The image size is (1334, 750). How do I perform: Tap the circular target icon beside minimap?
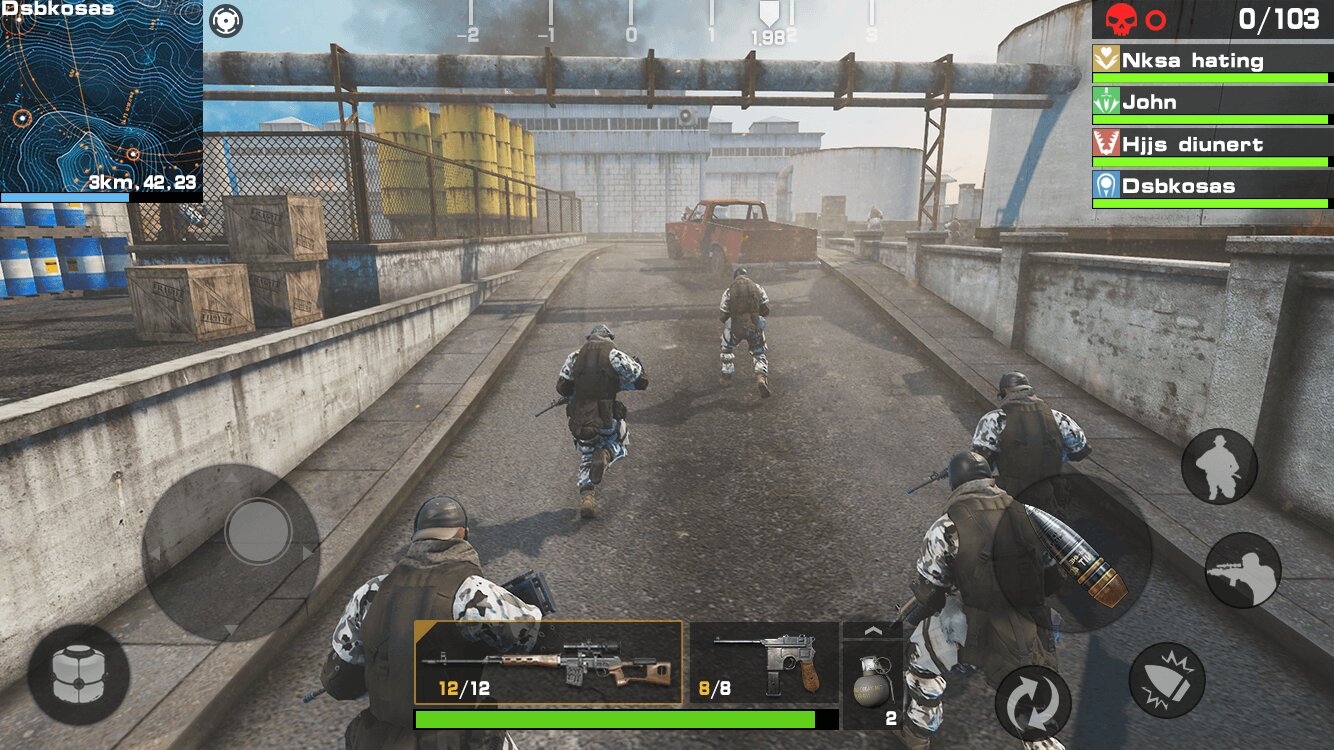click(227, 19)
